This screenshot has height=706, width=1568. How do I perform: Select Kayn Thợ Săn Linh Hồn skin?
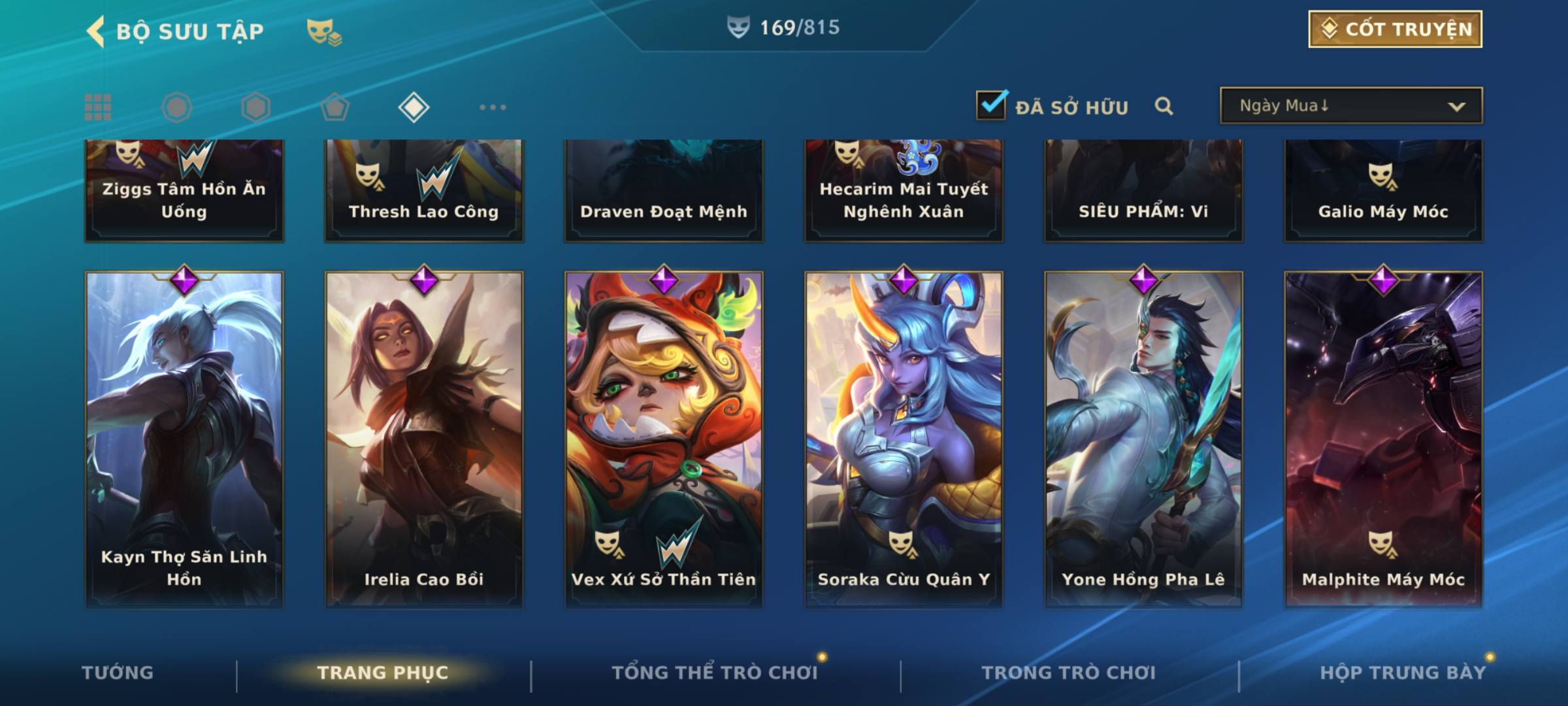pyautogui.click(x=184, y=438)
